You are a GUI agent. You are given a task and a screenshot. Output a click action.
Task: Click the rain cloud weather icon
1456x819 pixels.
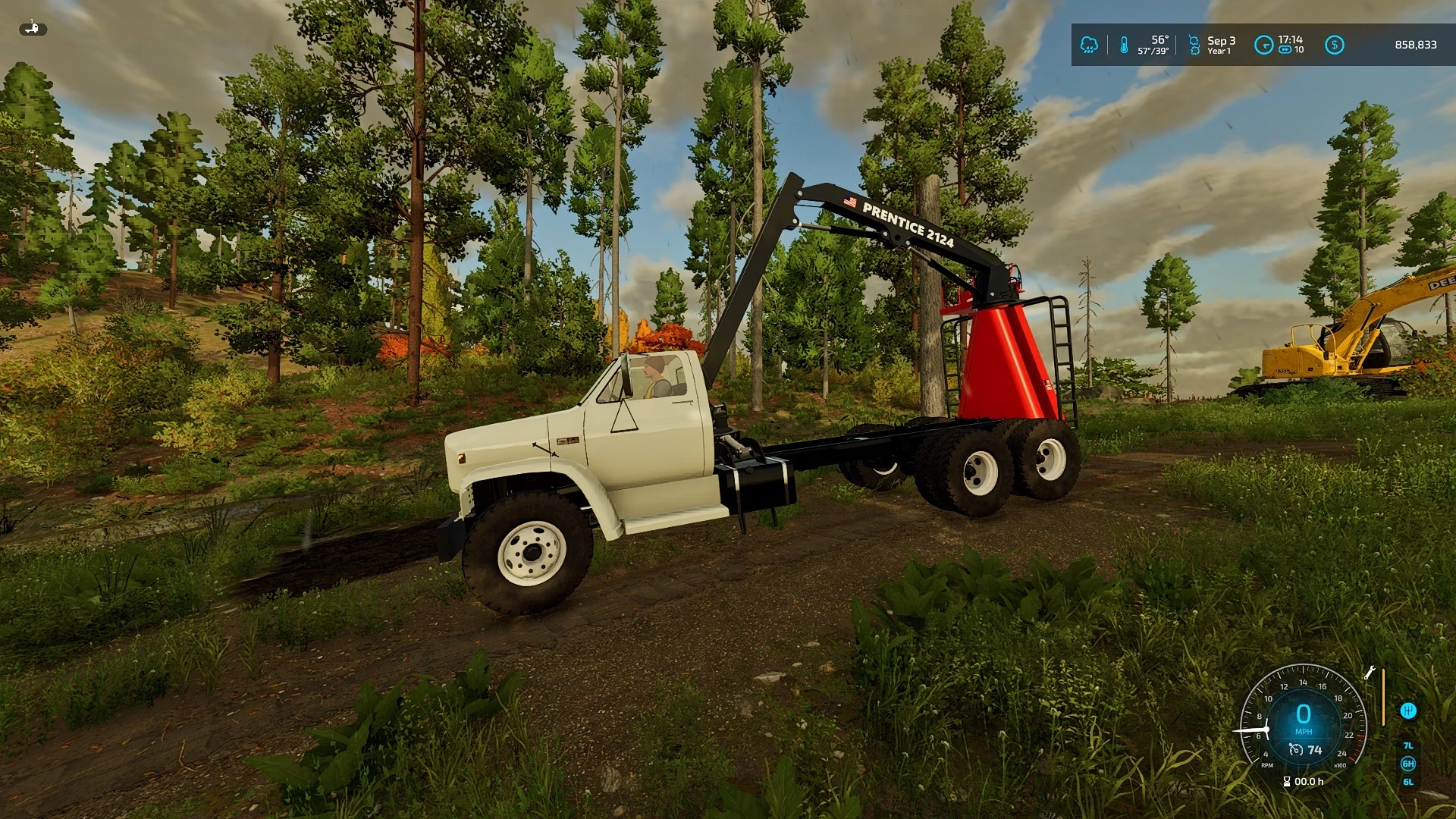click(x=1090, y=45)
